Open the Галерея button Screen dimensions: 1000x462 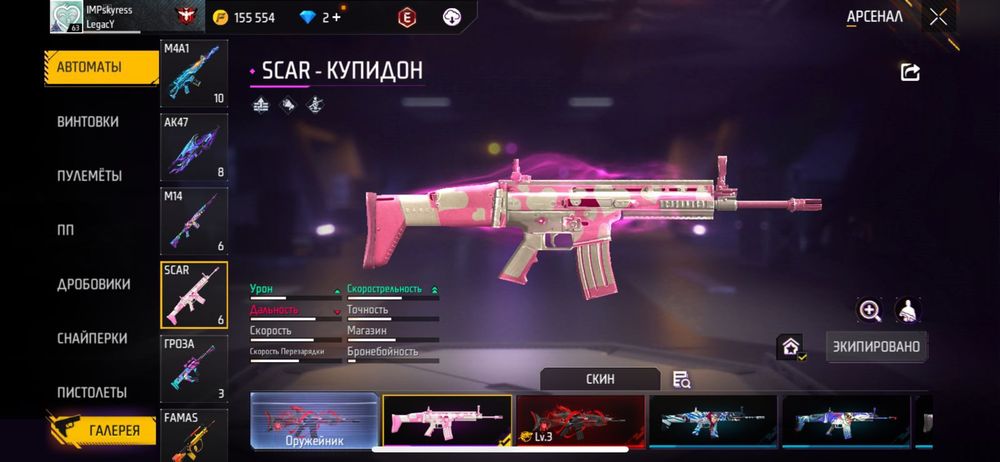[103, 431]
